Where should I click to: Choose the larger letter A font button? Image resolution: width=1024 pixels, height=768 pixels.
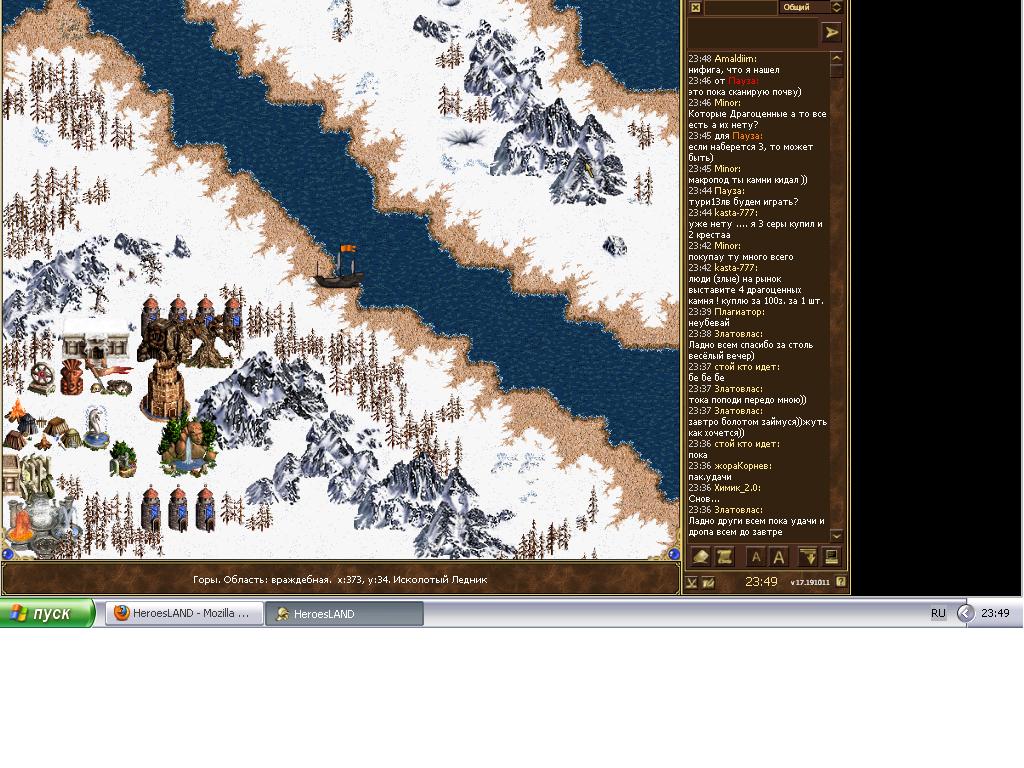(x=779, y=557)
